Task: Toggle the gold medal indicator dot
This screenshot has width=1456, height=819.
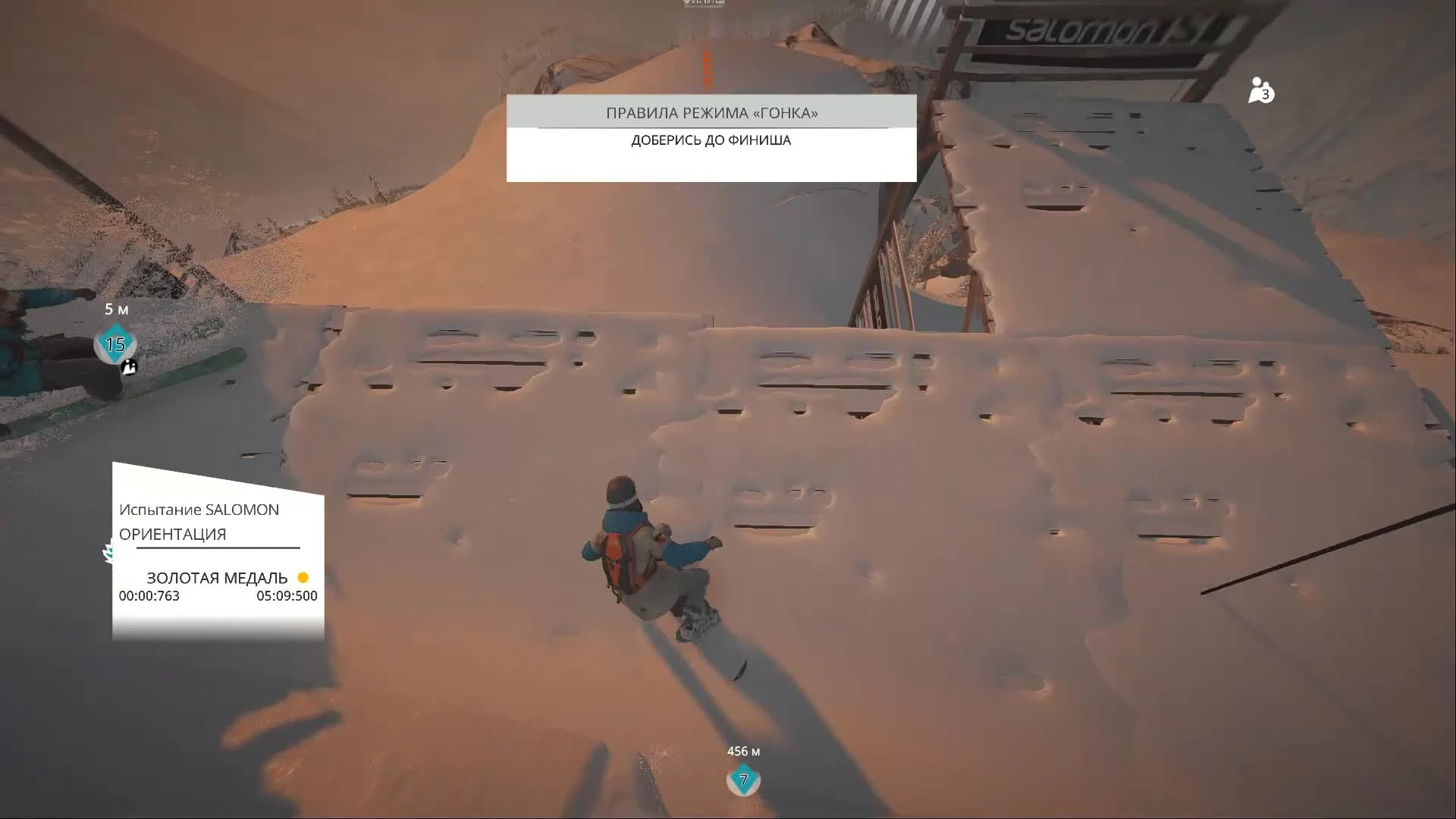Action: [304, 578]
